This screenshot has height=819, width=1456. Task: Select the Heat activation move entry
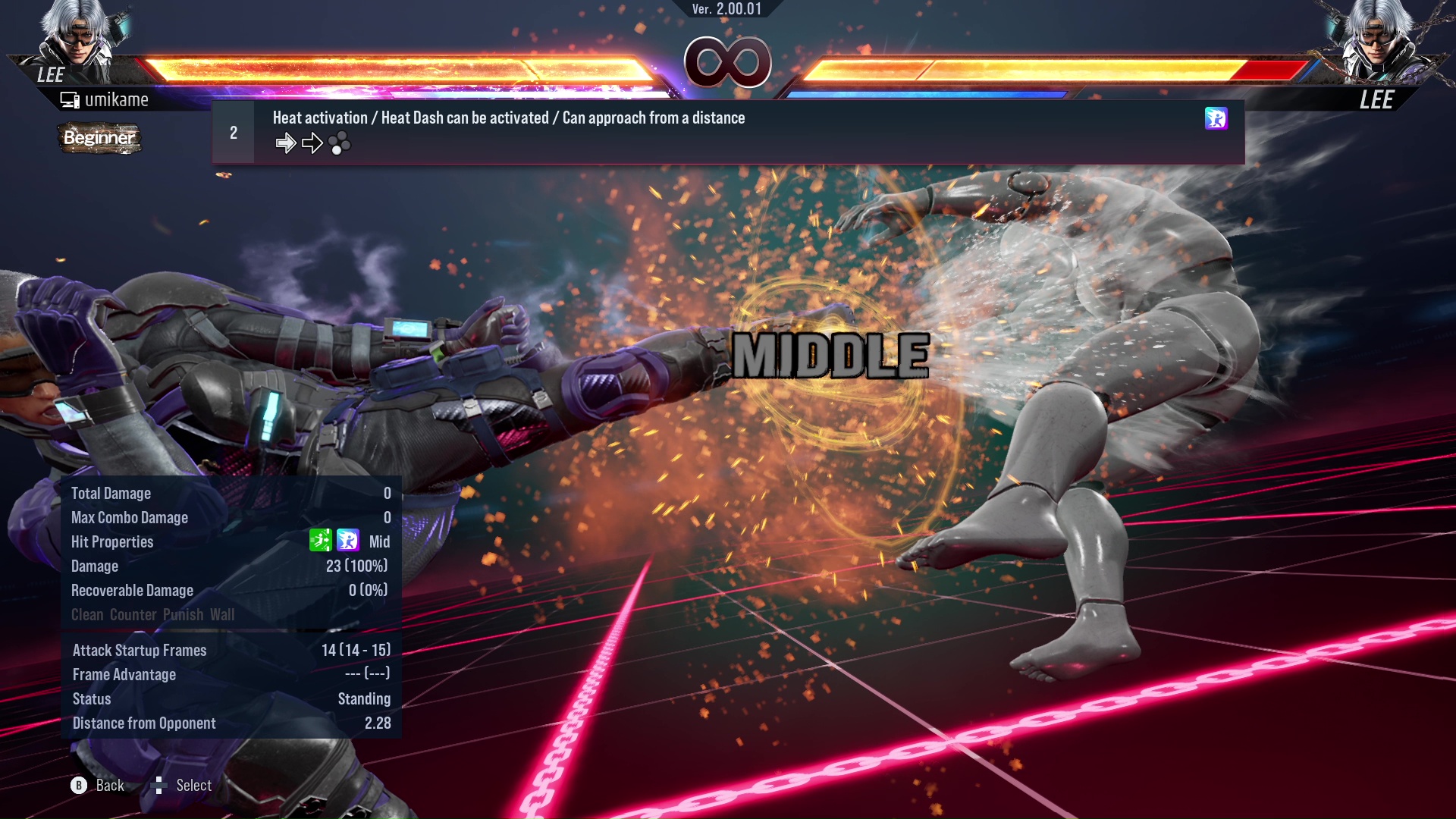pyautogui.click(x=508, y=118)
